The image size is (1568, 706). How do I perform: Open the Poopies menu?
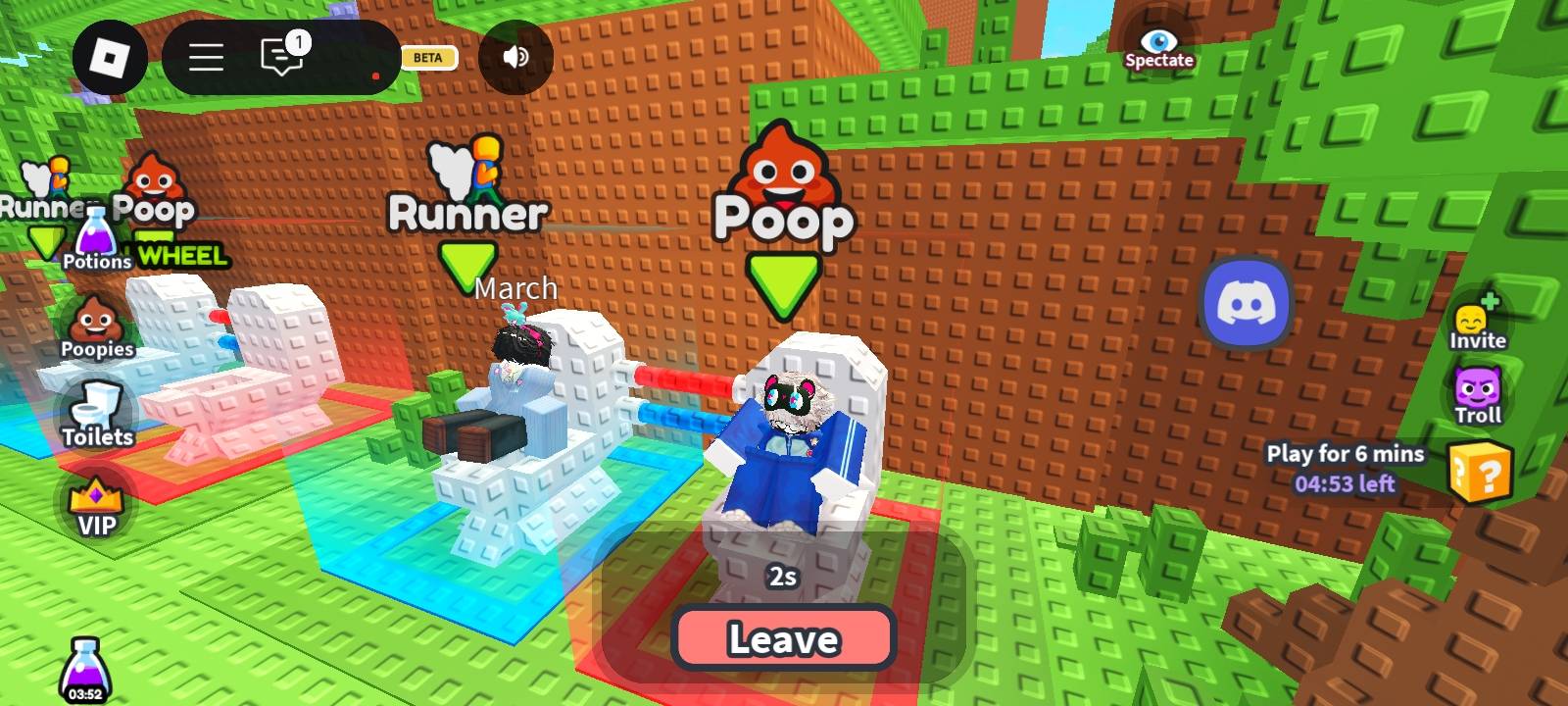(x=96, y=328)
